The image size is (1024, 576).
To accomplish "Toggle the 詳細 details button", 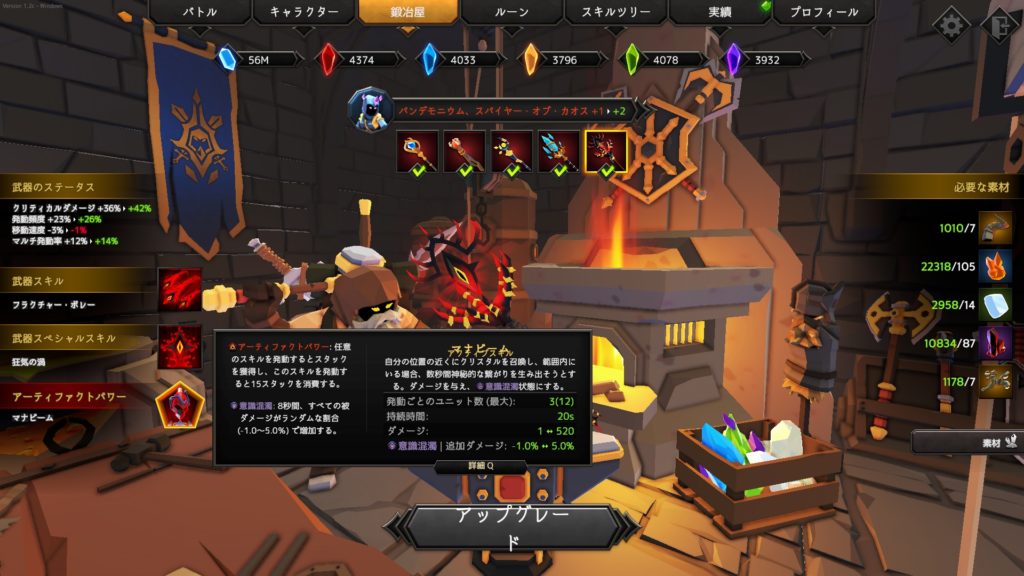I will tap(481, 466).
